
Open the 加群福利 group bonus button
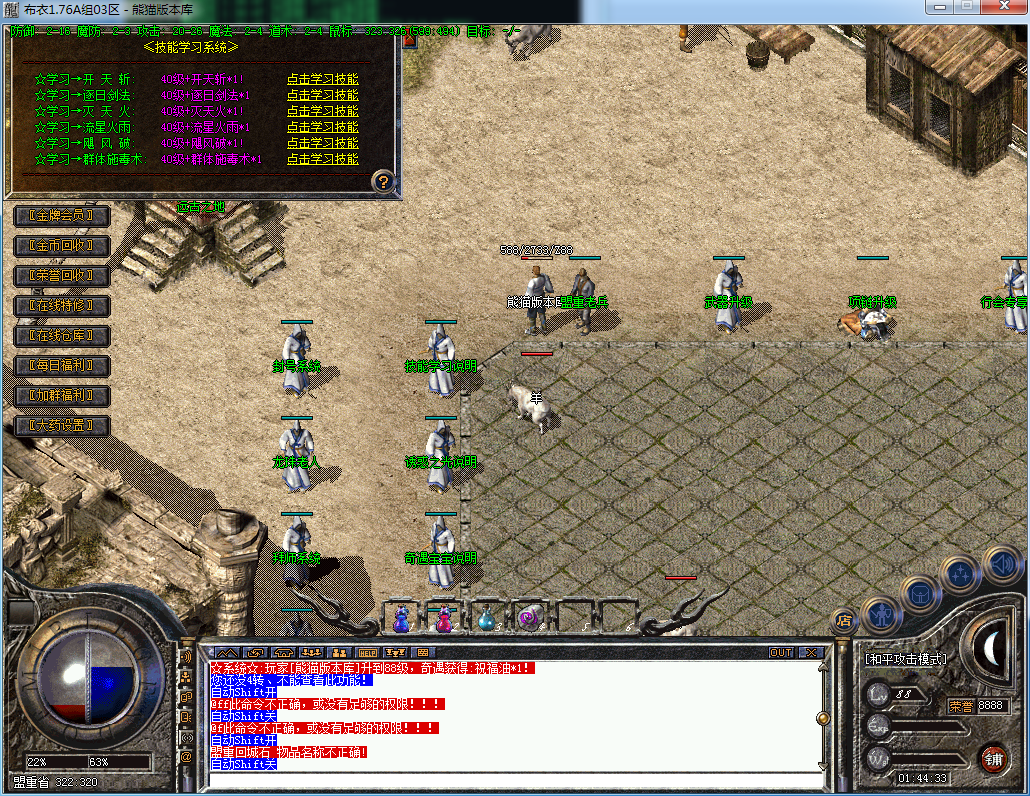click(61, 396)
